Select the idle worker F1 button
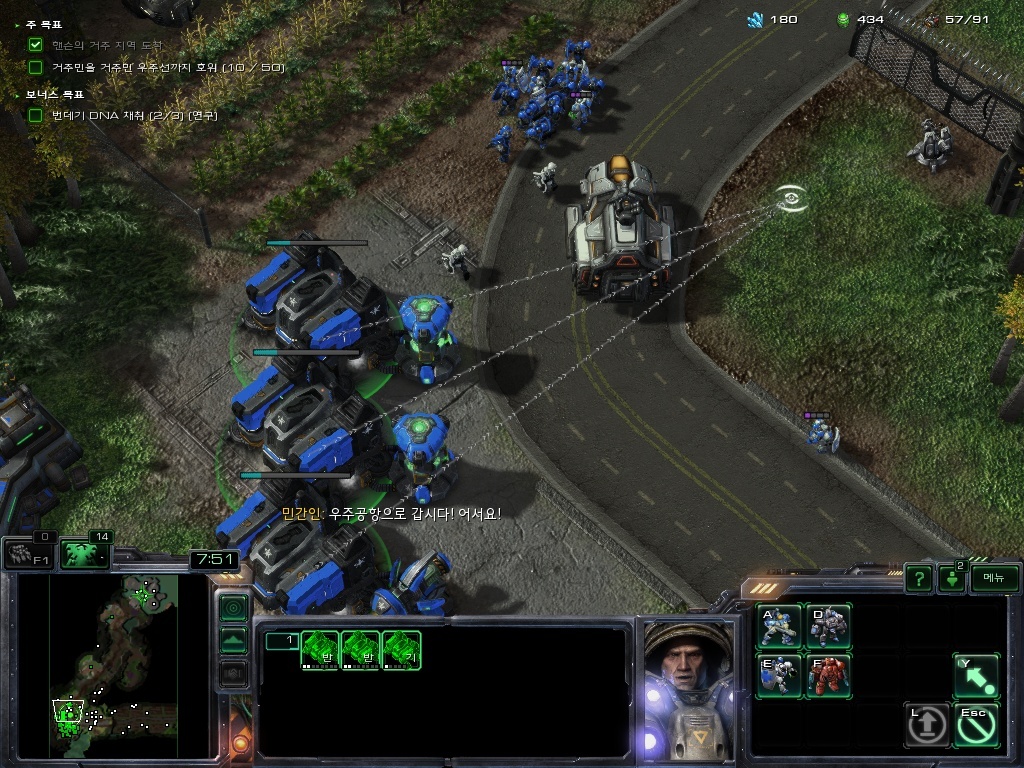 (x=29, y=553)
